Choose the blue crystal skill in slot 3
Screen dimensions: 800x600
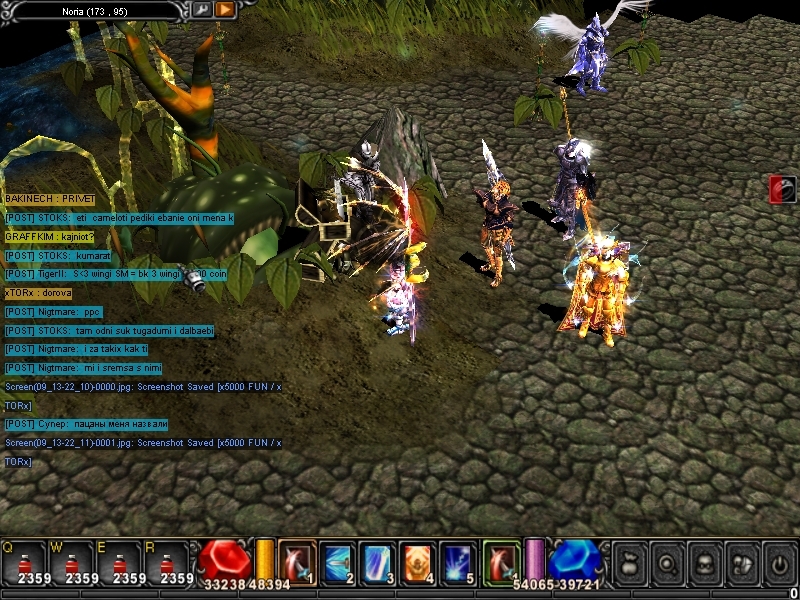[377, 563]
